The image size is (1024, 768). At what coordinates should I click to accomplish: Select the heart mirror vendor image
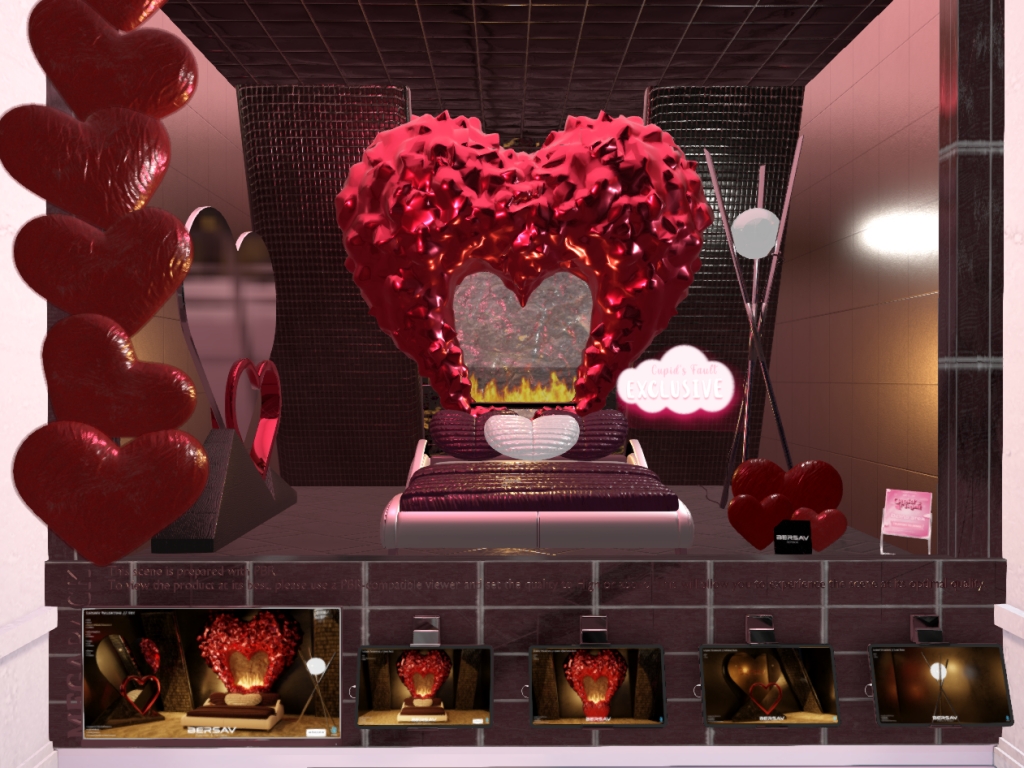click(x=768, y=685)
